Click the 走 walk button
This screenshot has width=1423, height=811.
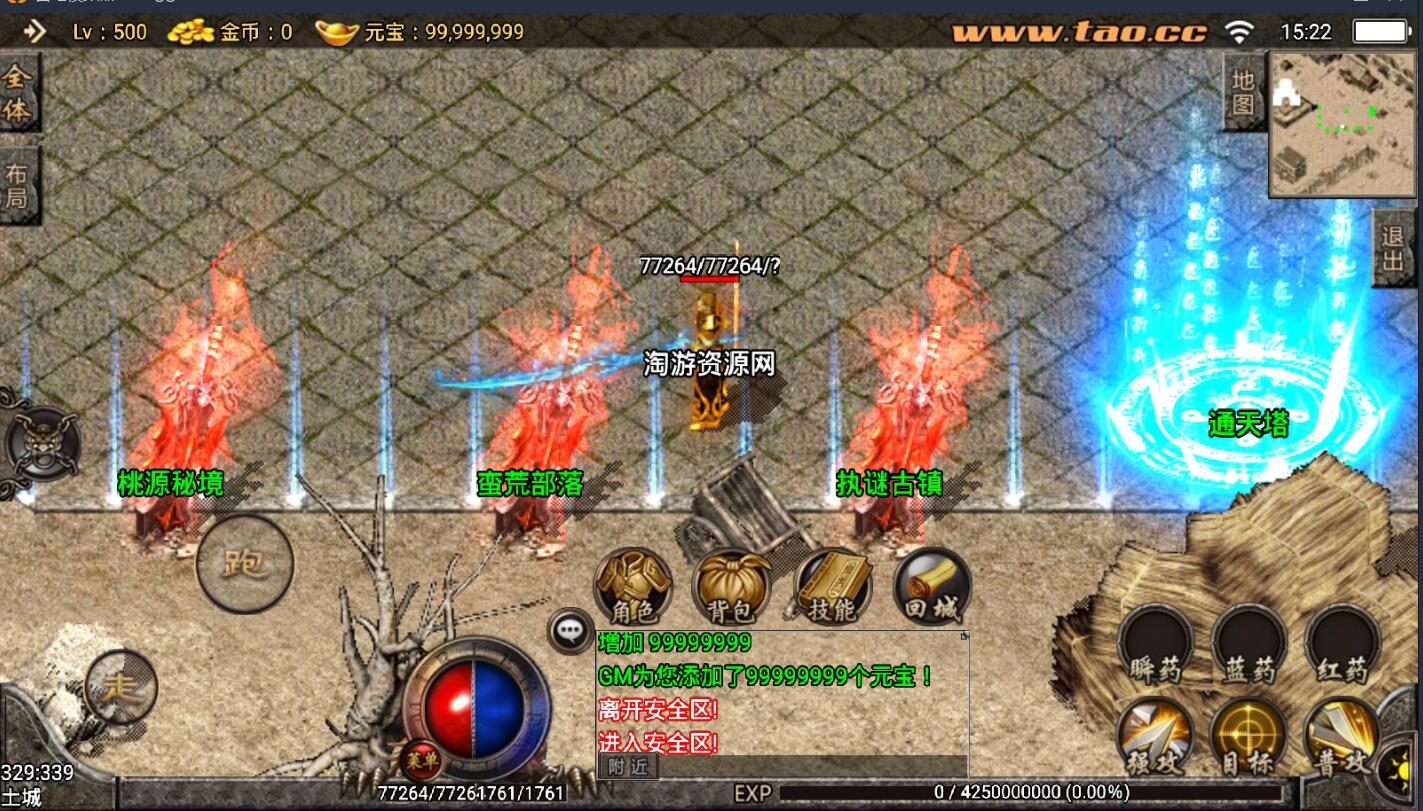121,686
